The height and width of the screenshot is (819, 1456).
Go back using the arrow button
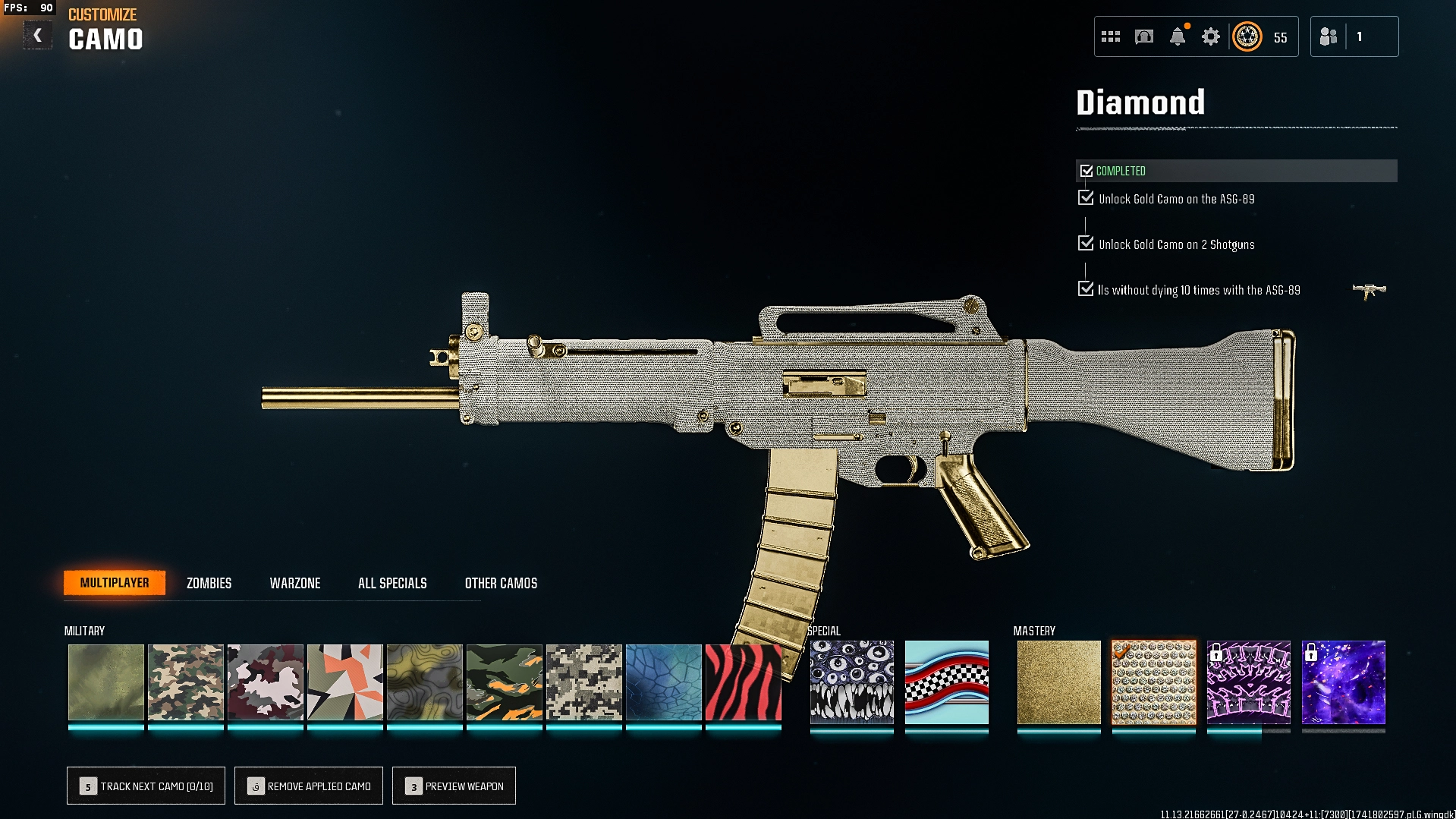(x=37, y=36)
